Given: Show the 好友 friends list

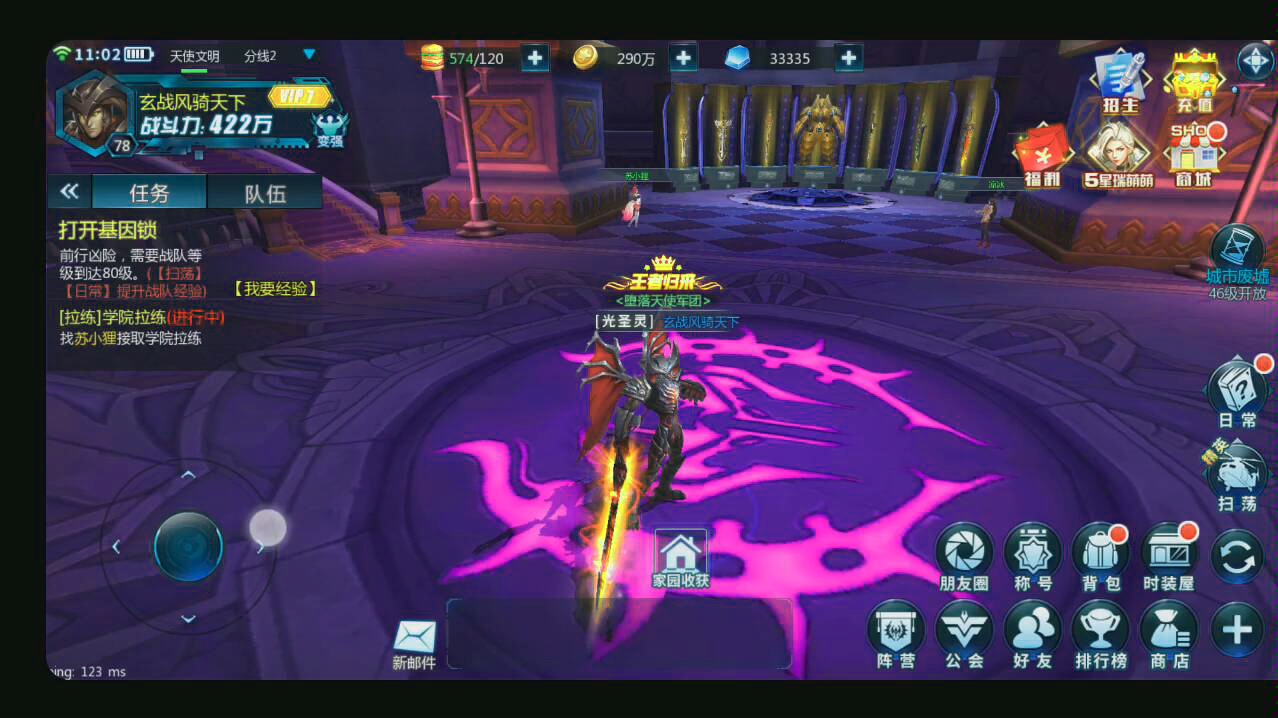Looking at the screenshot, I should click(1032, 634).
